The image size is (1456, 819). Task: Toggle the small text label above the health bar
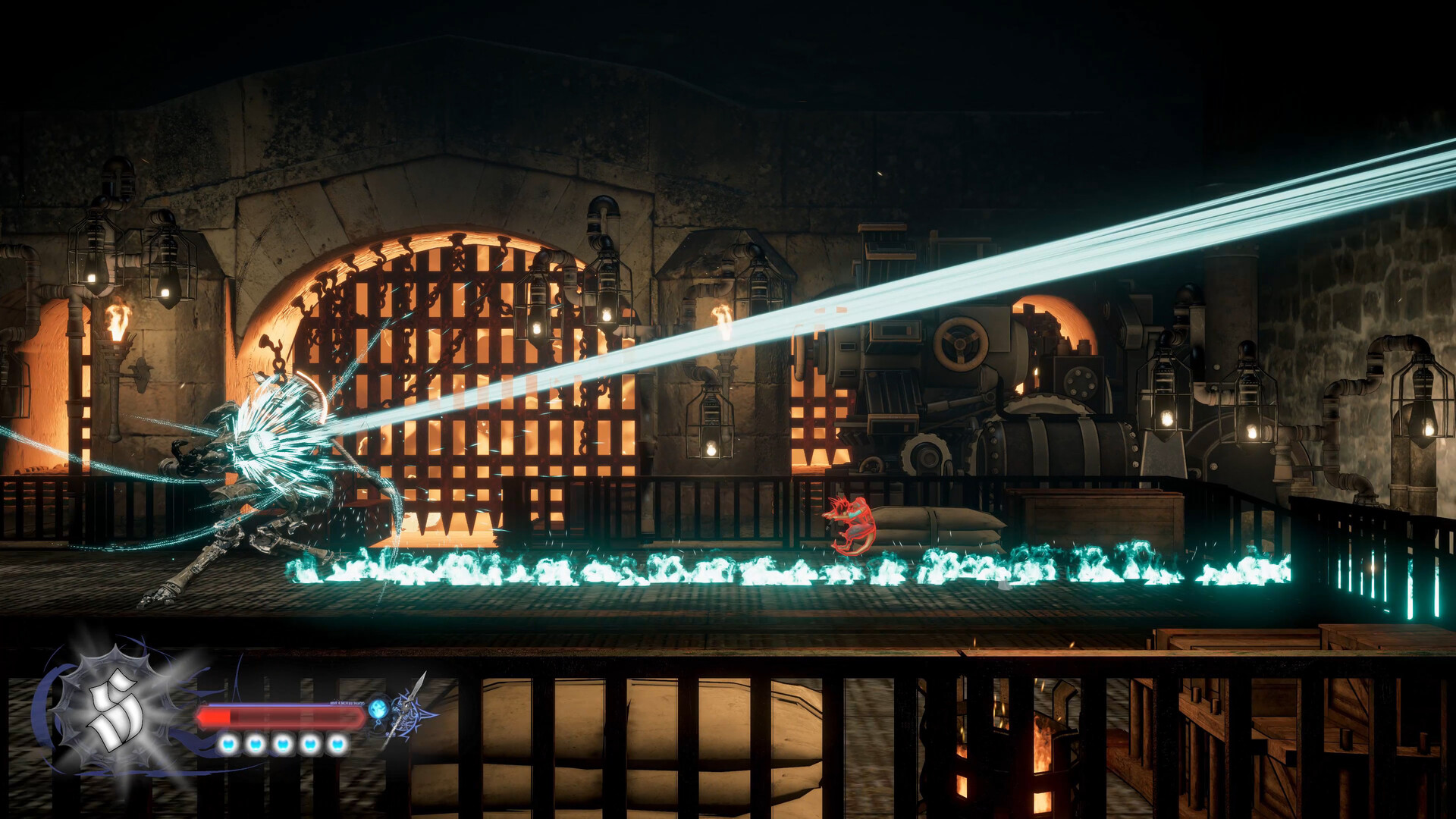[347, 703]
